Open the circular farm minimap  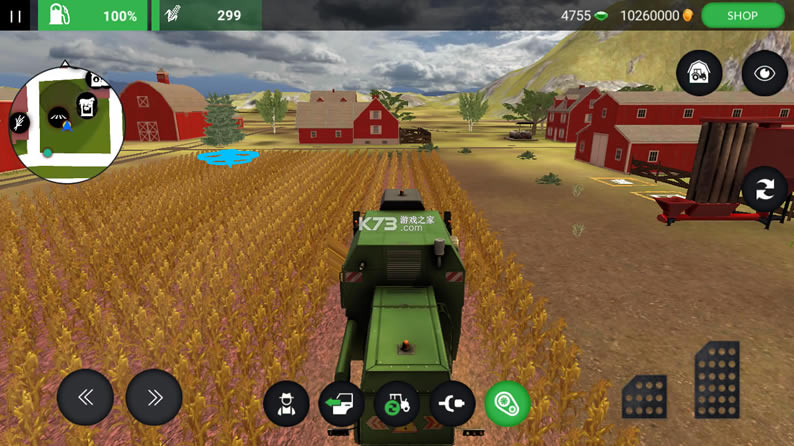click(66, 125)
